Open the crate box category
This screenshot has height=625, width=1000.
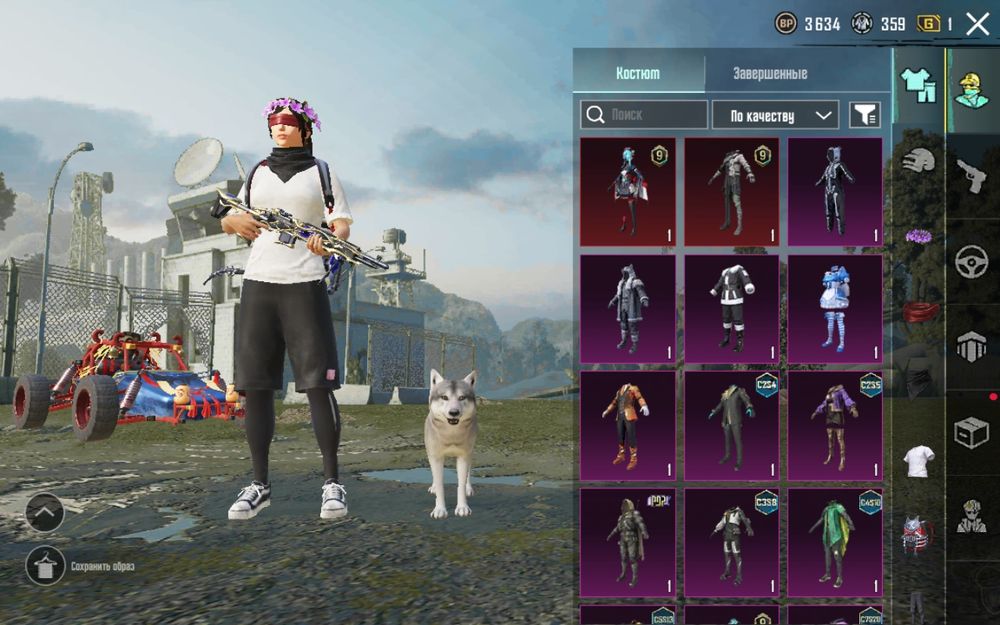coord(971,432)
